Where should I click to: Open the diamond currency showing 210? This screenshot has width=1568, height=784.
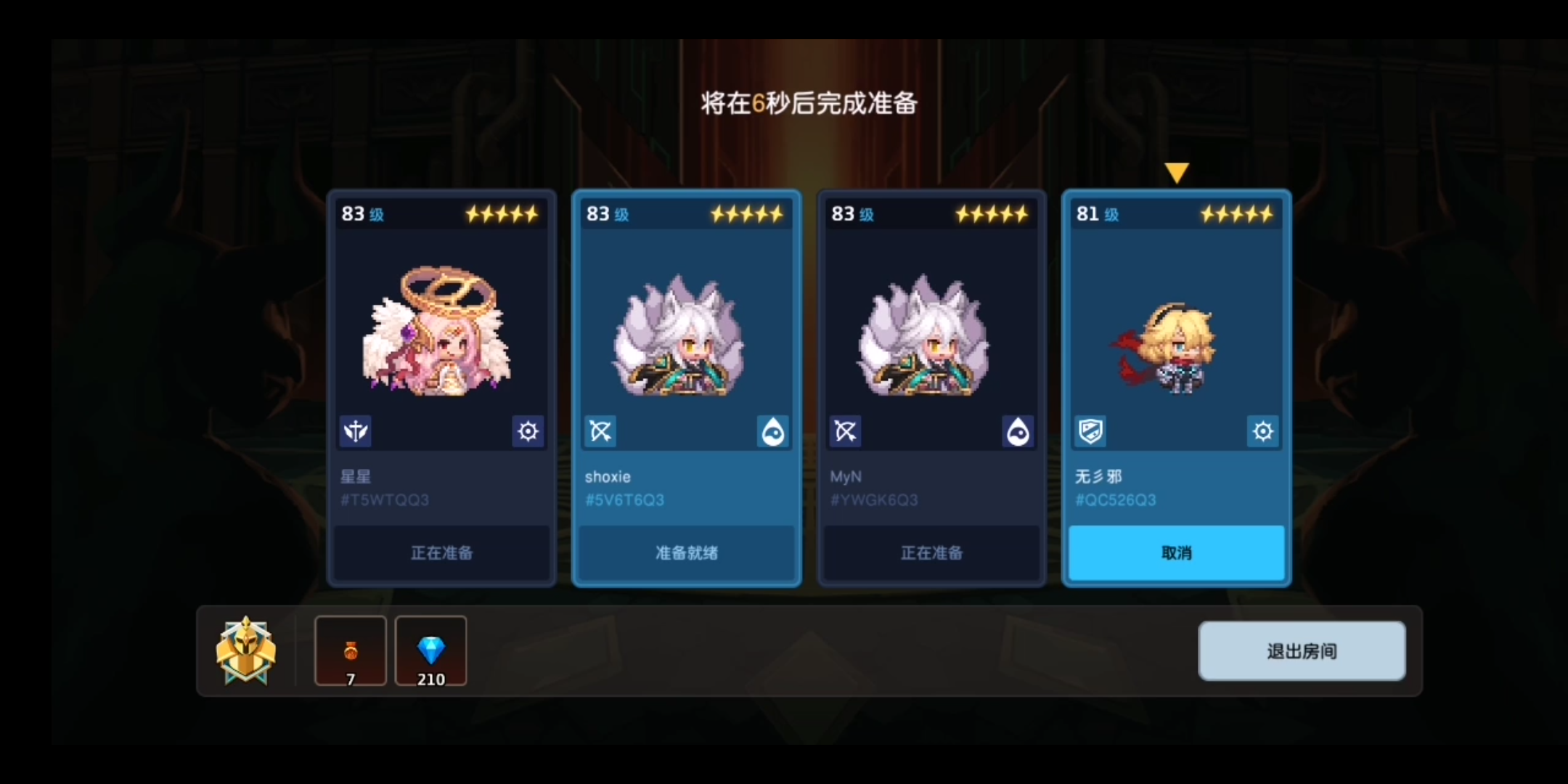point(430,651)
